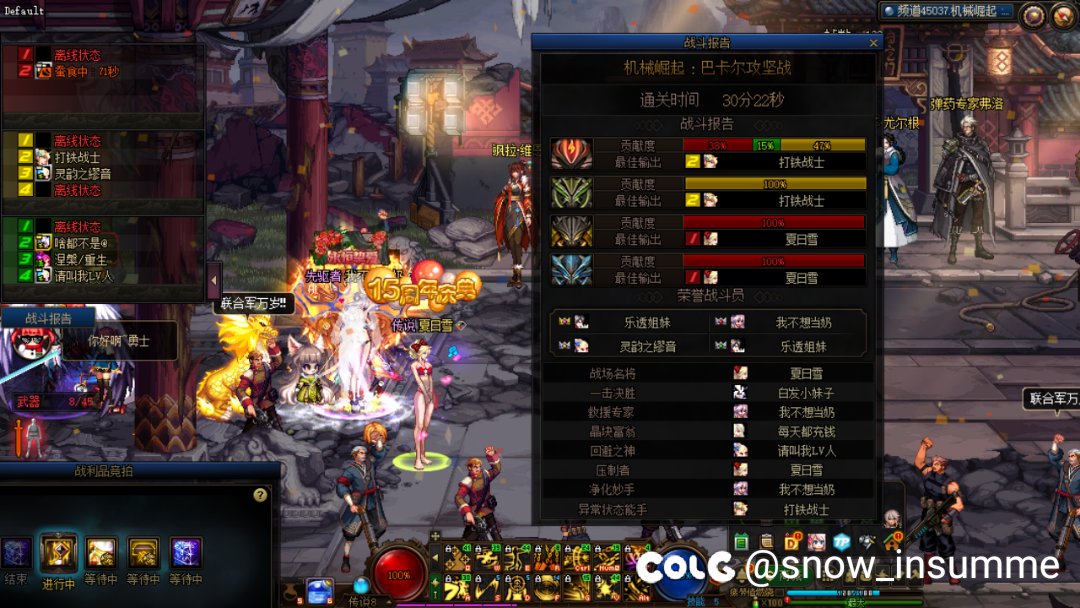Click the compass button at top right
Screen dimensions: 1080x608
(1062, 15)
